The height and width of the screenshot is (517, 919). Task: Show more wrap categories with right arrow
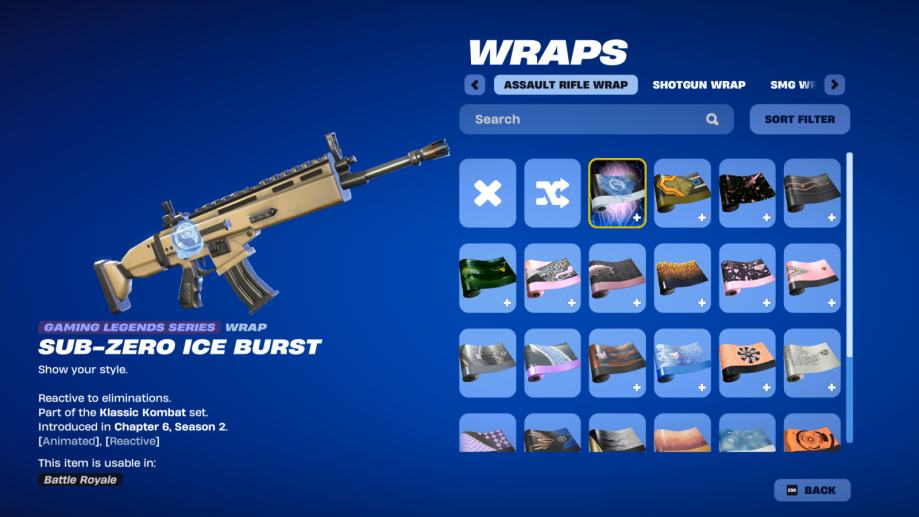(x=834, y=85)
